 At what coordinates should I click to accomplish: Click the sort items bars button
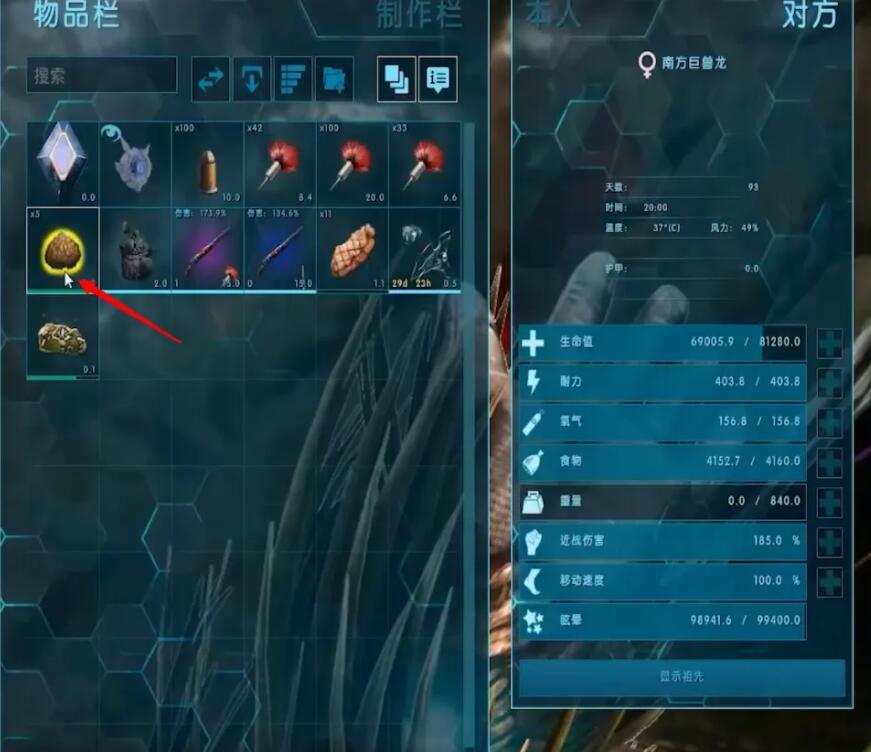293,80
